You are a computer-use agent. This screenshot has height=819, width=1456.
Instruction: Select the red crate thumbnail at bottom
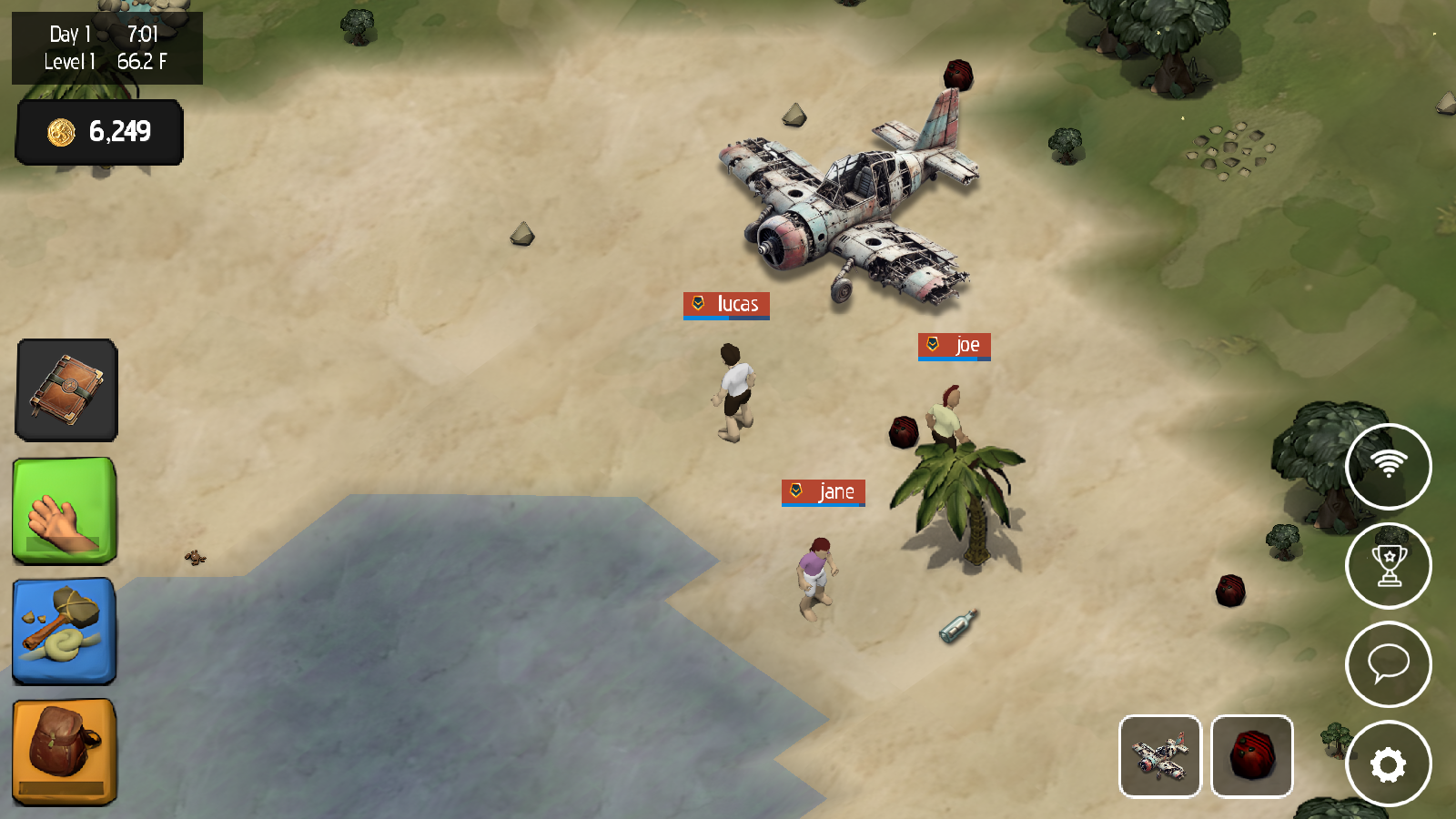coord(1253,756)
